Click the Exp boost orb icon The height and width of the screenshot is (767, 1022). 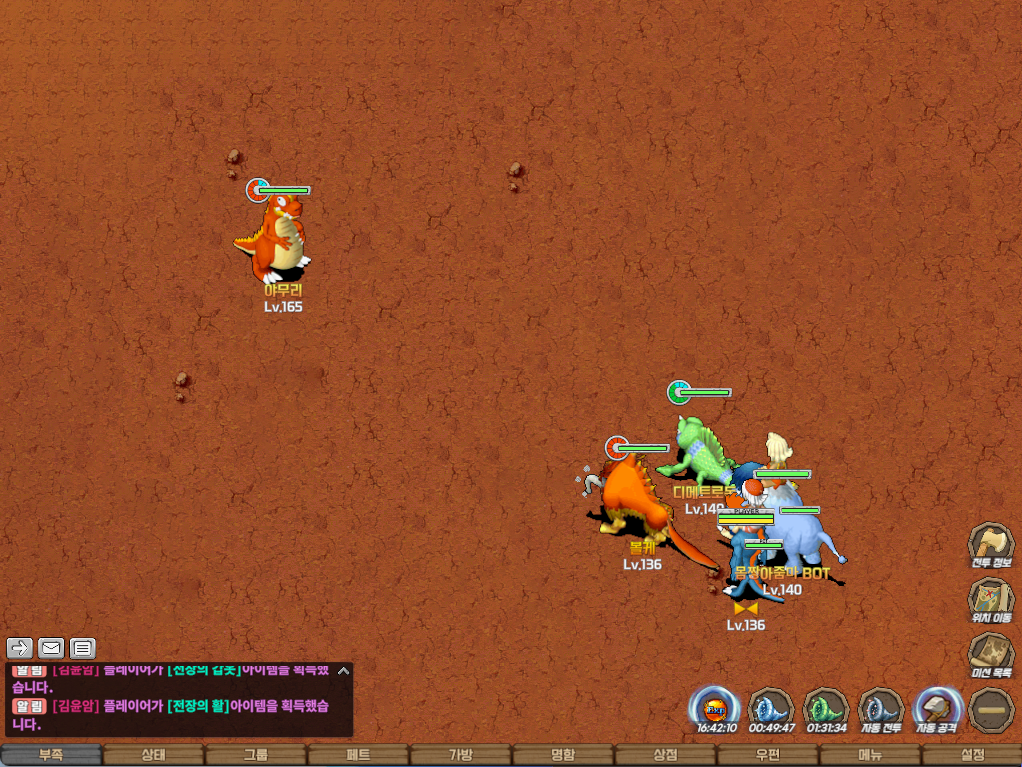point(715,708)
